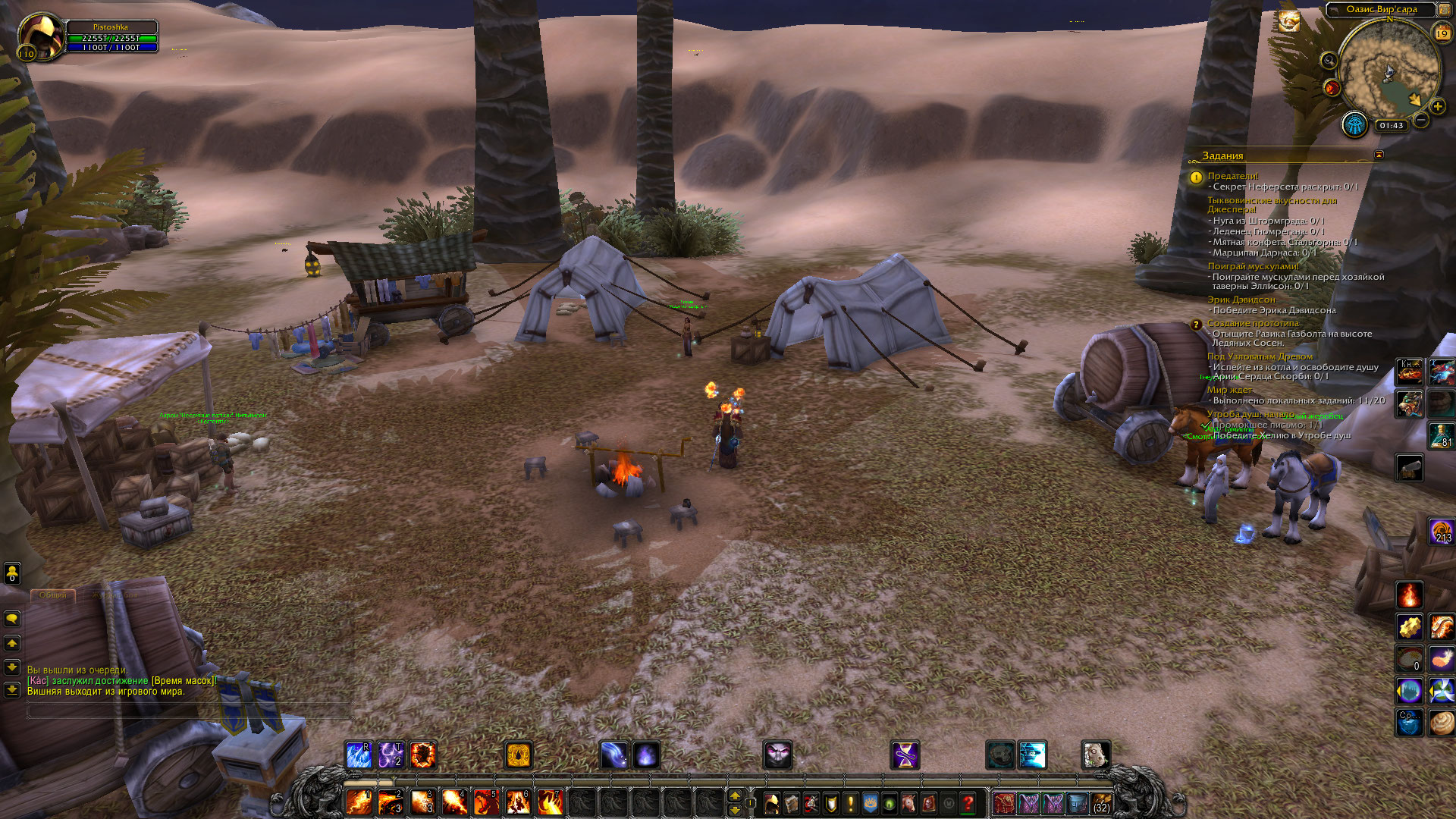Click the golden handshake icon near minimap
Image resolution: width=1456 pixels, height=819 pixels.
click(x=1288, y=21)
